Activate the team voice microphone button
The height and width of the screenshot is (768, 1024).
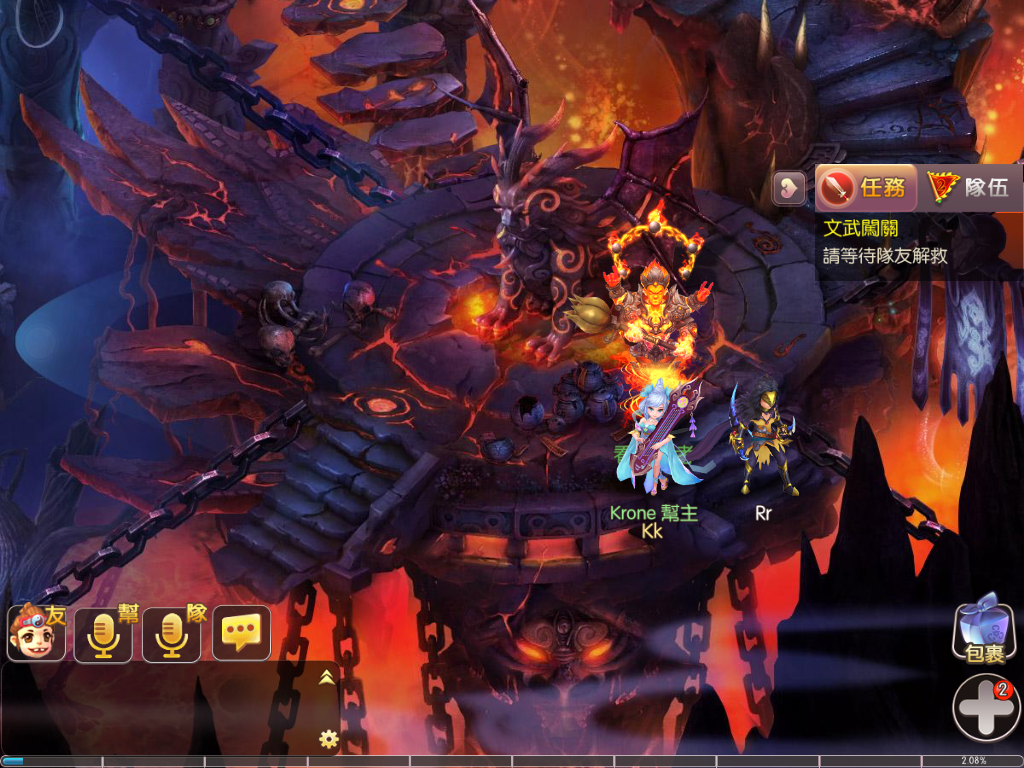tap(171, 634)
